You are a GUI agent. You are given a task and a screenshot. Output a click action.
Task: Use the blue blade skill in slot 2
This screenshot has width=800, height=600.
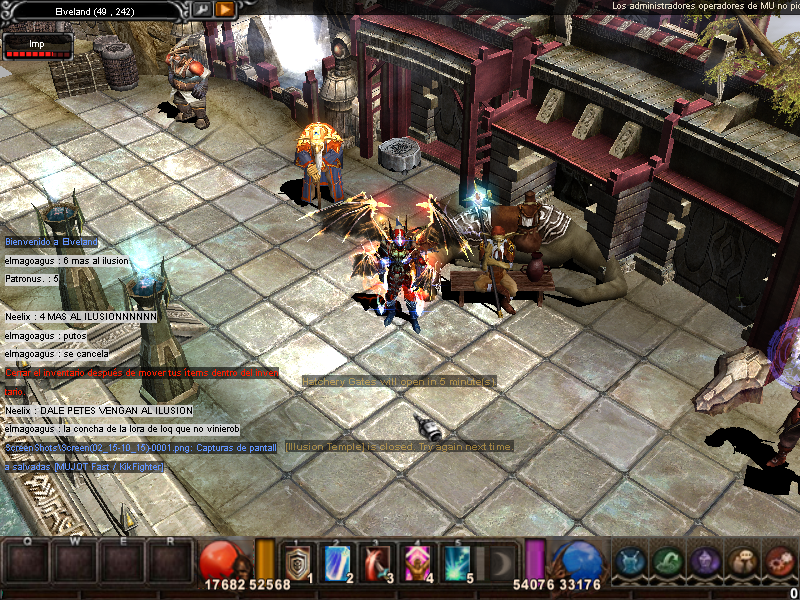click(337, 562)
